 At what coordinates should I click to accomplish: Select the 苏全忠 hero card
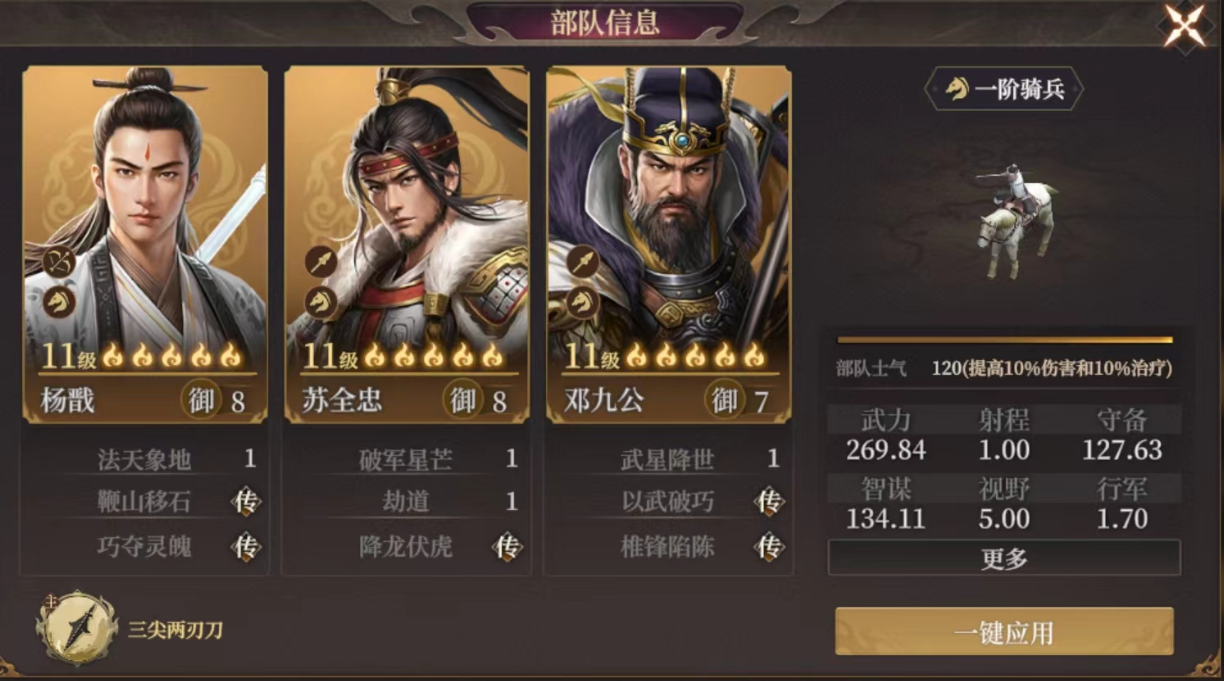click(x=407, y=240)
